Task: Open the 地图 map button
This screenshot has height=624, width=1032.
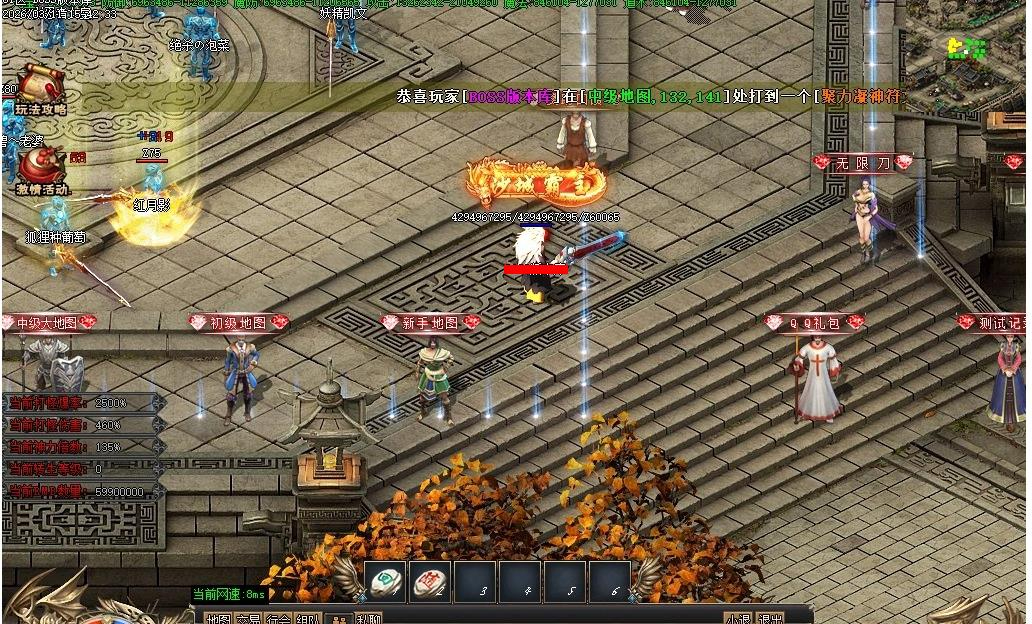Action: click(x=218, y=619)
